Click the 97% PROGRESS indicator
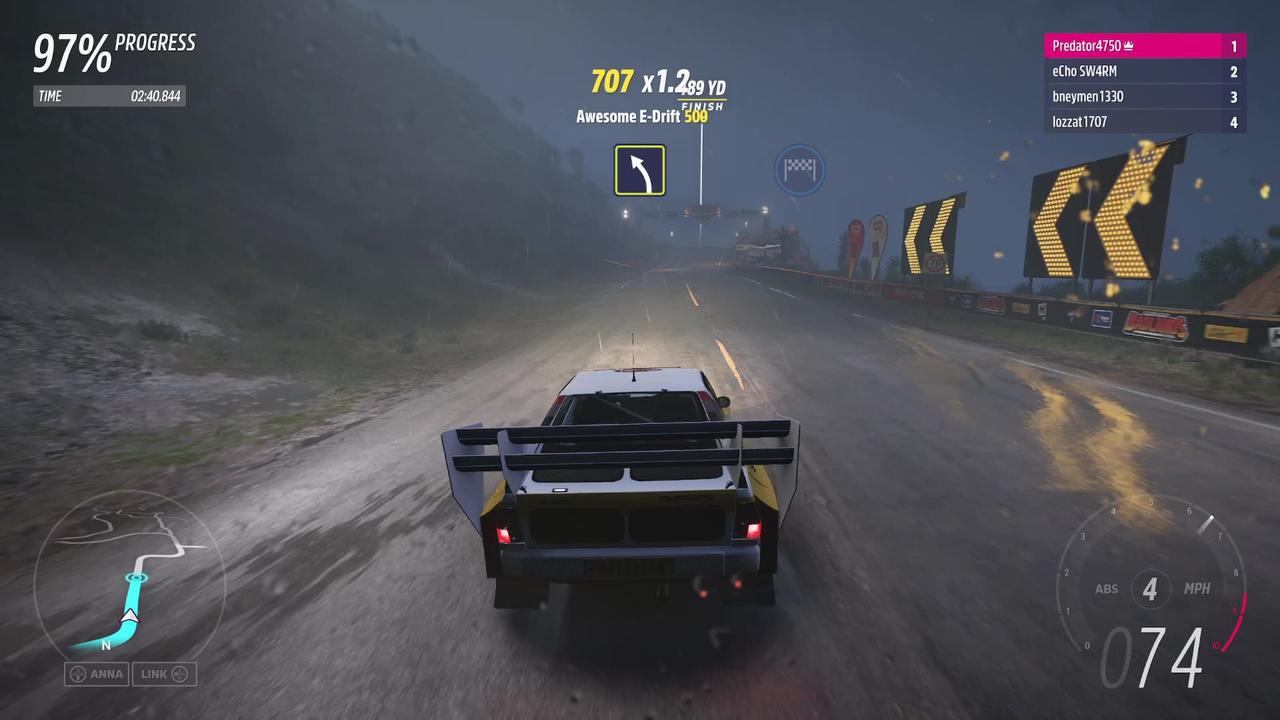The width and height of the screenshot is (1280, 720). 113,50
